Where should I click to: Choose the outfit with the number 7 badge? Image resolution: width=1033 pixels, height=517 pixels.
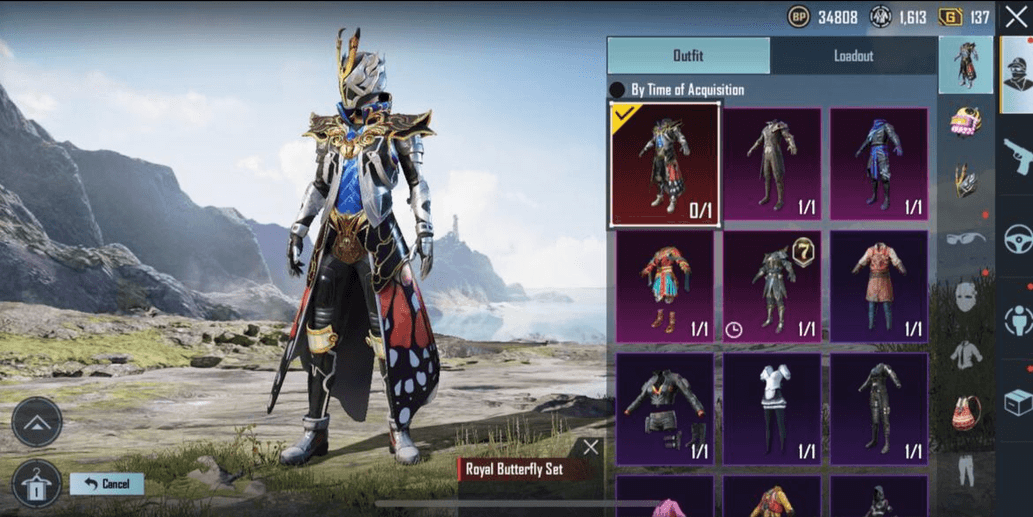(x=771, y=286)
